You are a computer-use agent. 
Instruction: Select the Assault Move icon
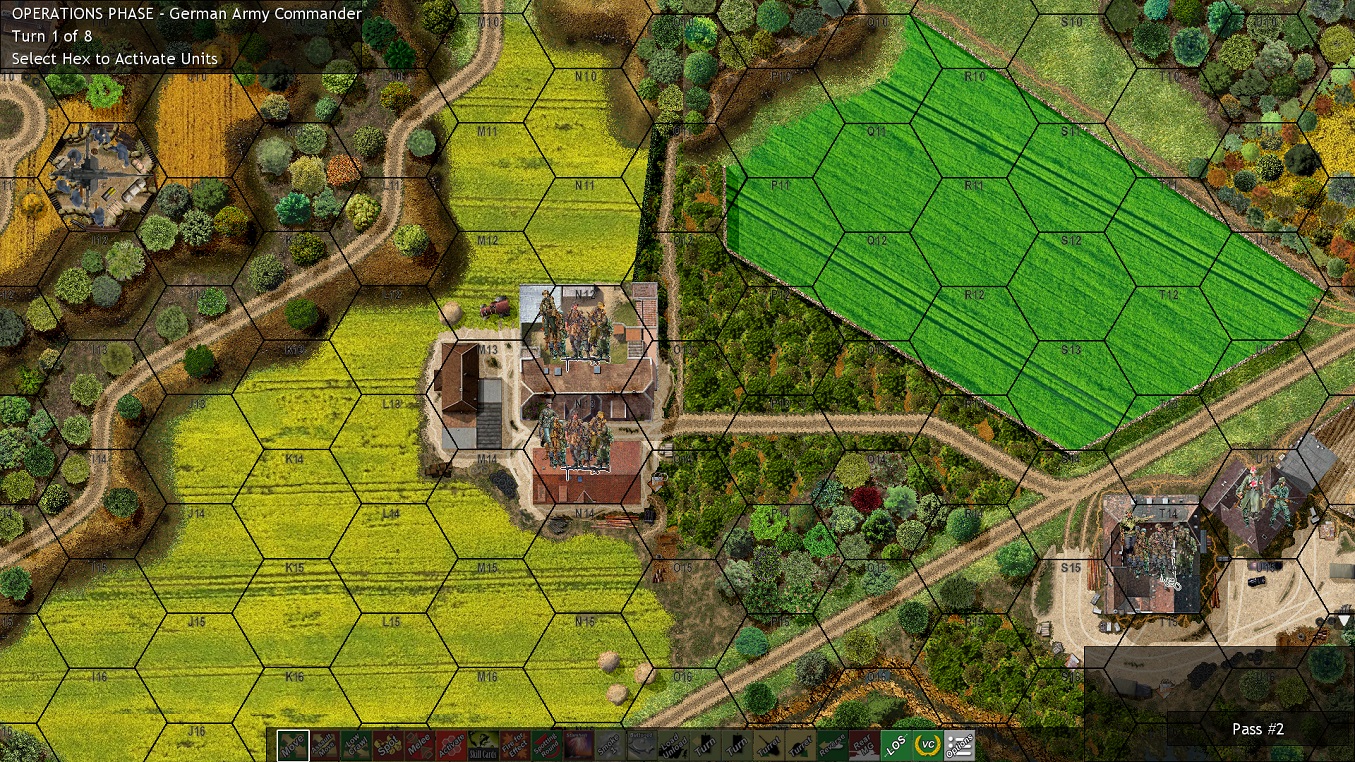click(326, 745)
